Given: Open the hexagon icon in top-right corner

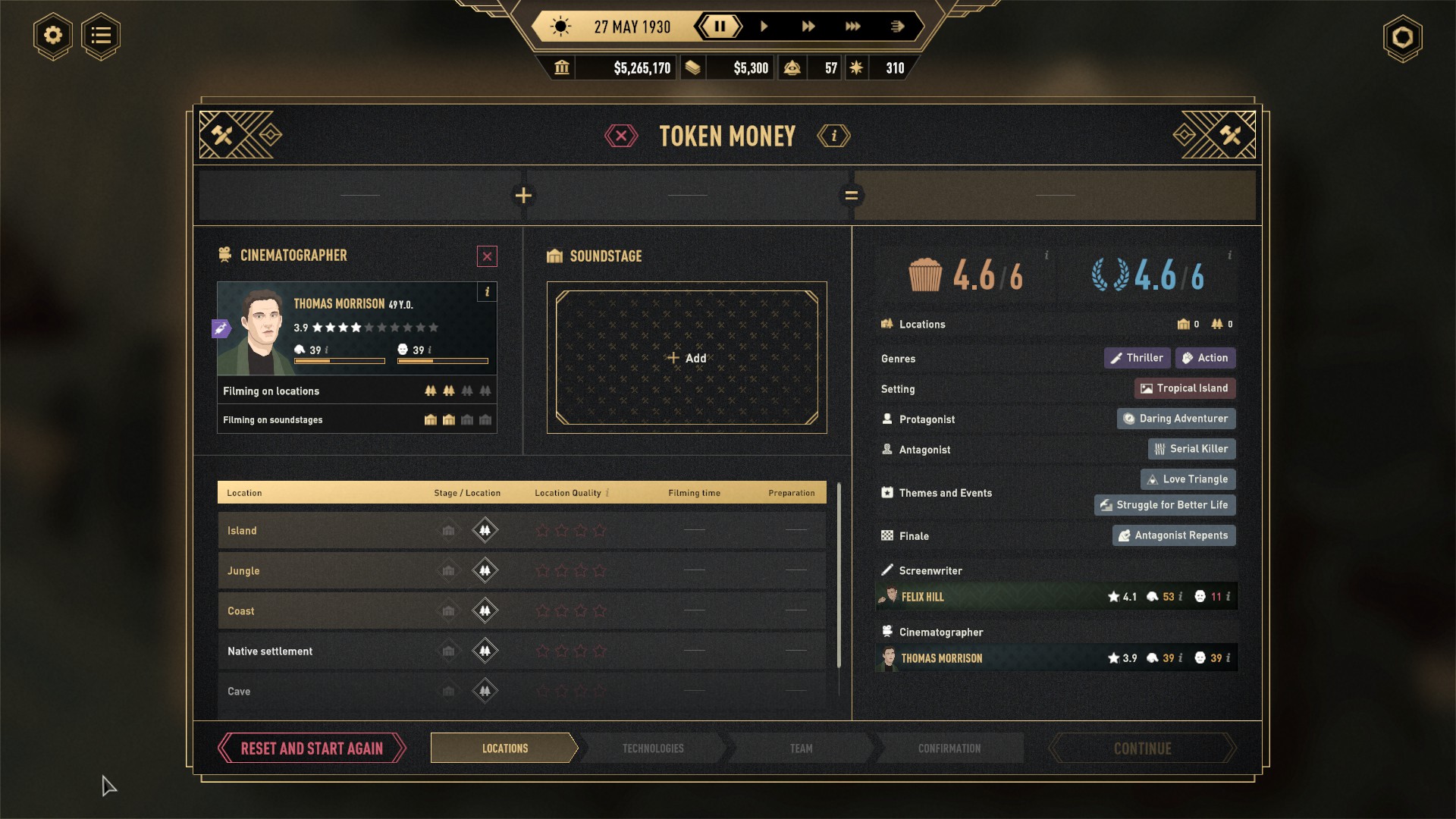Looking at the screenshot, I should 1402,38.
